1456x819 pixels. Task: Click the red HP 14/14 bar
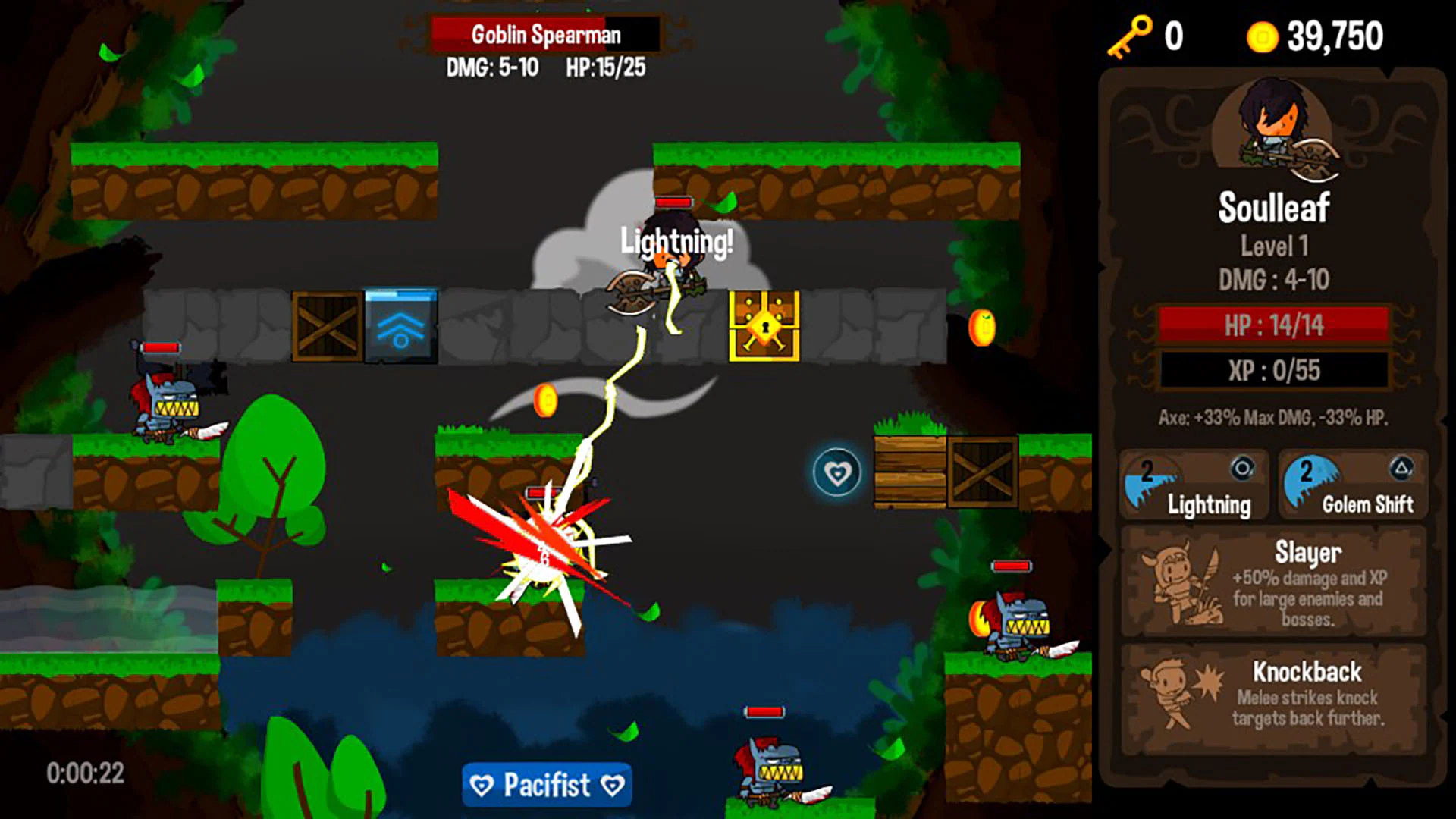click(1274, 325)
